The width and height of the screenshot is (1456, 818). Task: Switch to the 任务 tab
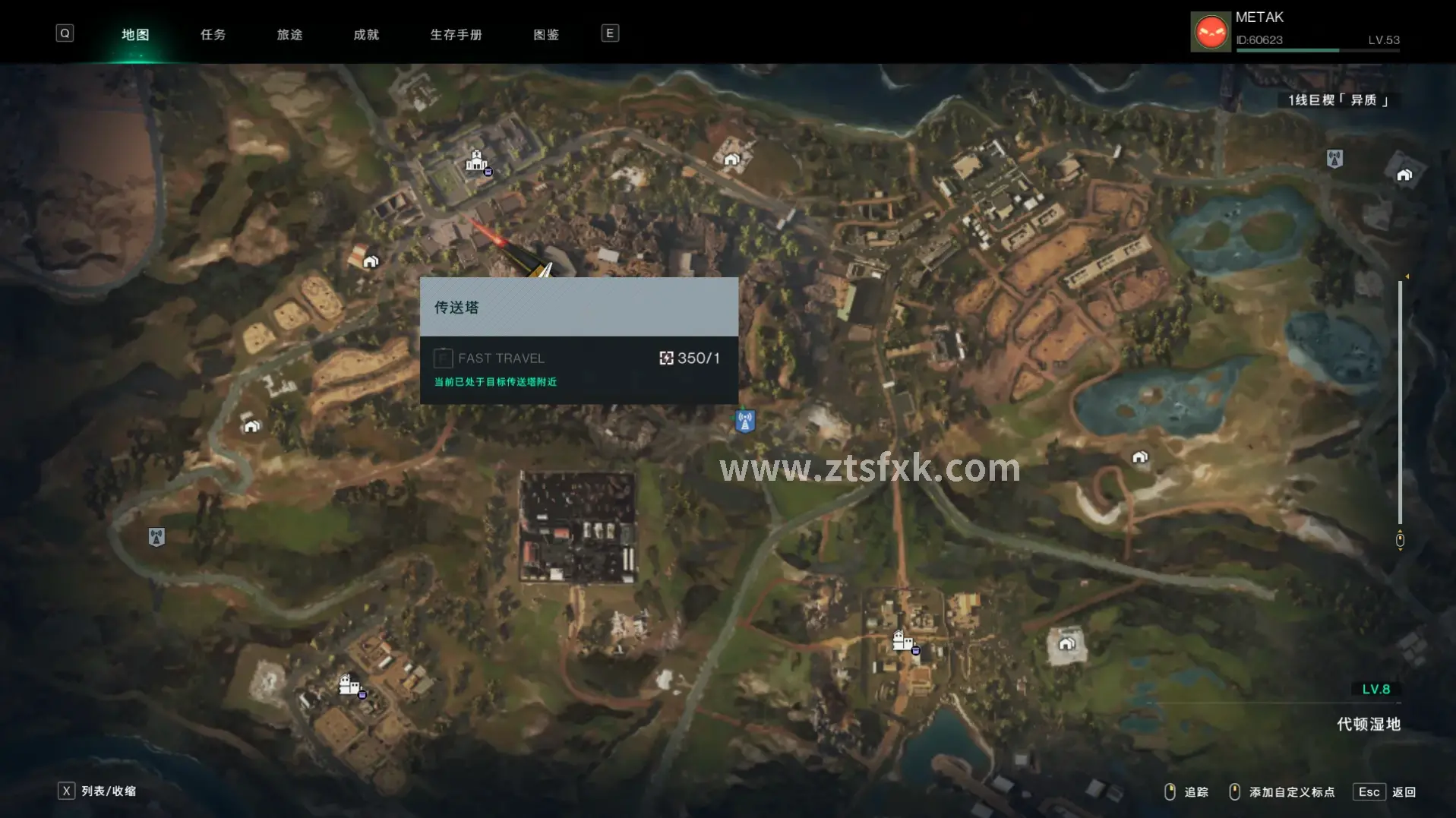tap(213, 34)
